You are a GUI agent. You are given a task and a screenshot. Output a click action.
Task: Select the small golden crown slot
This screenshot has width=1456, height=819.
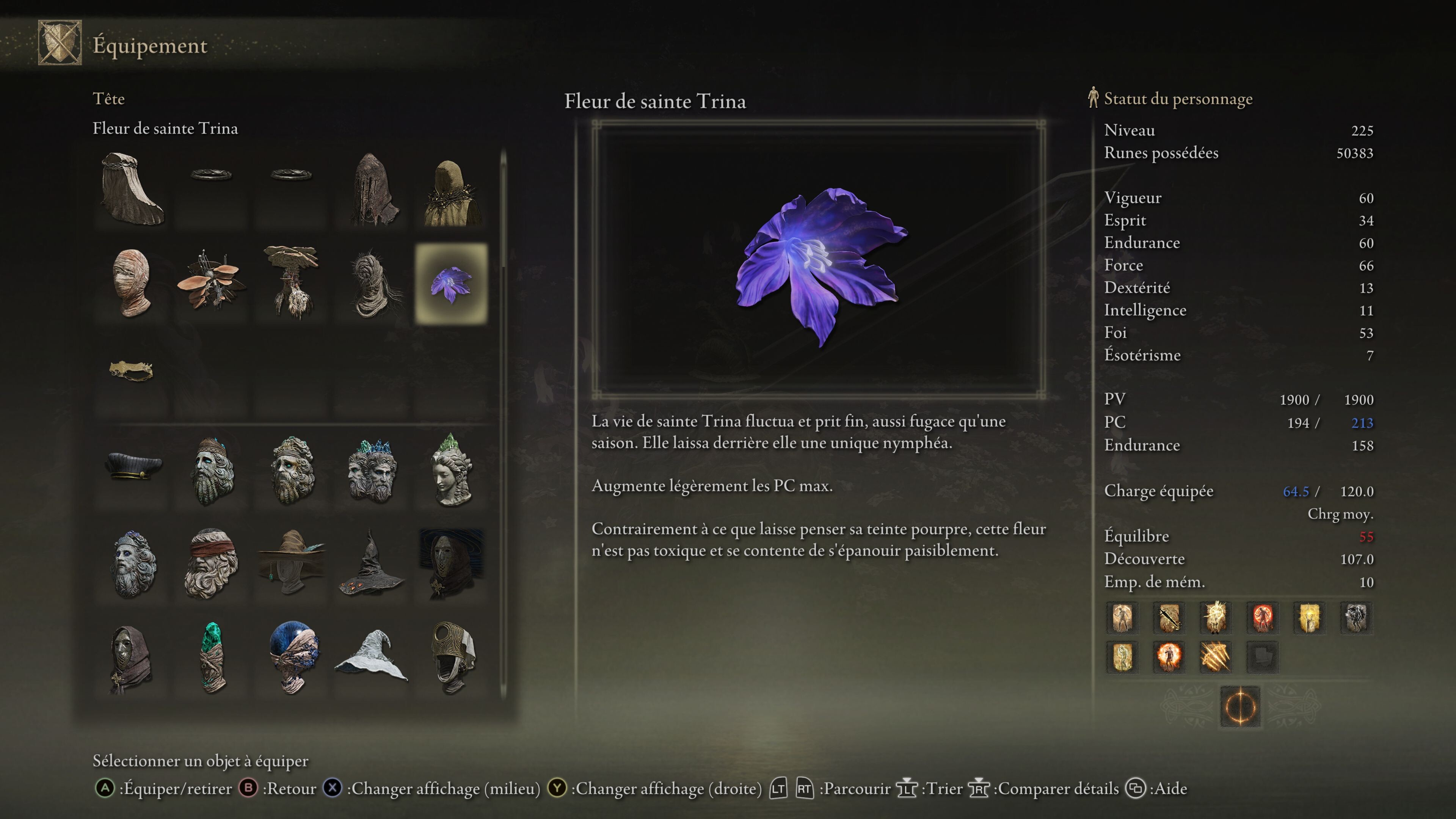(132, 371)
